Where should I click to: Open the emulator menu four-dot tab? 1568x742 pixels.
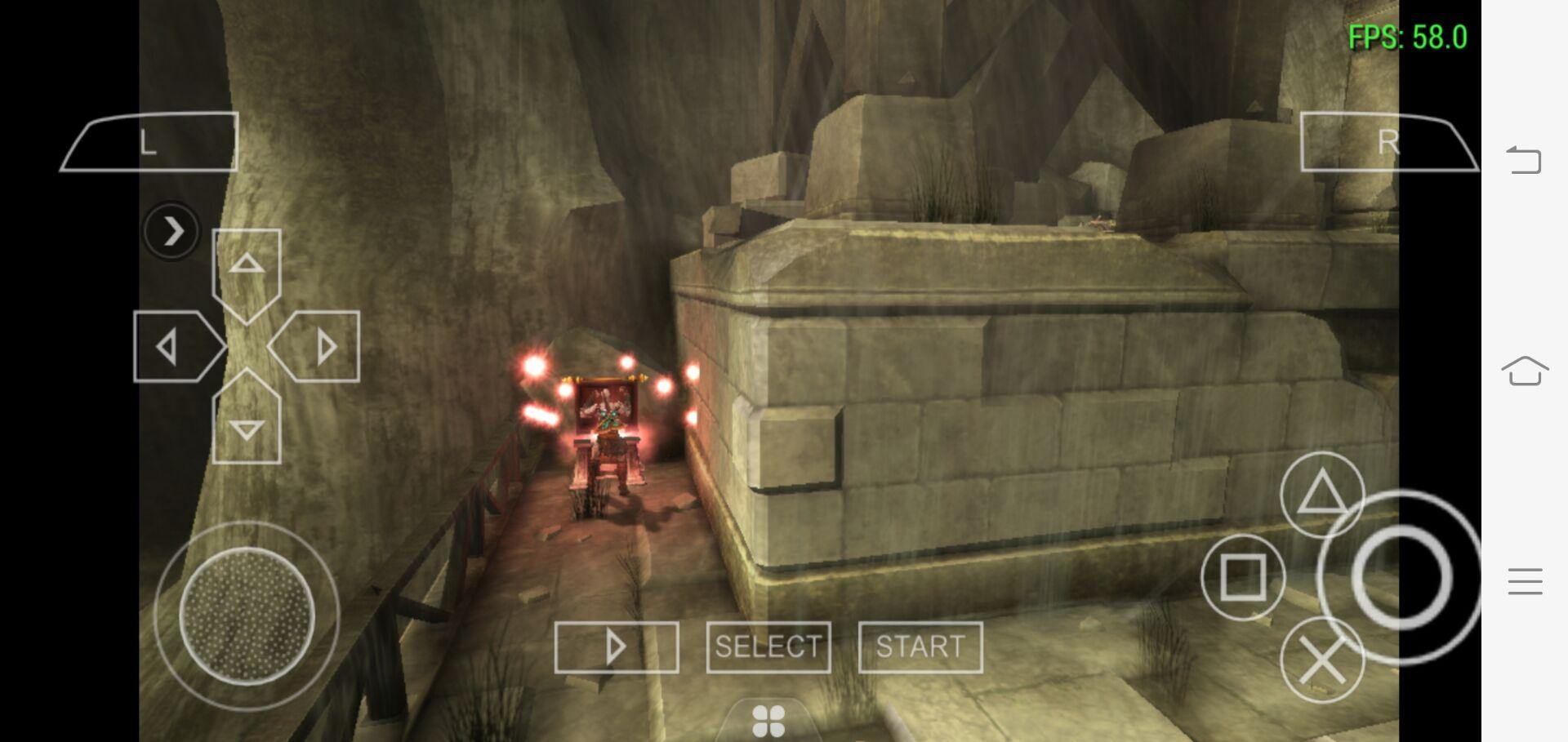[768, 722]
